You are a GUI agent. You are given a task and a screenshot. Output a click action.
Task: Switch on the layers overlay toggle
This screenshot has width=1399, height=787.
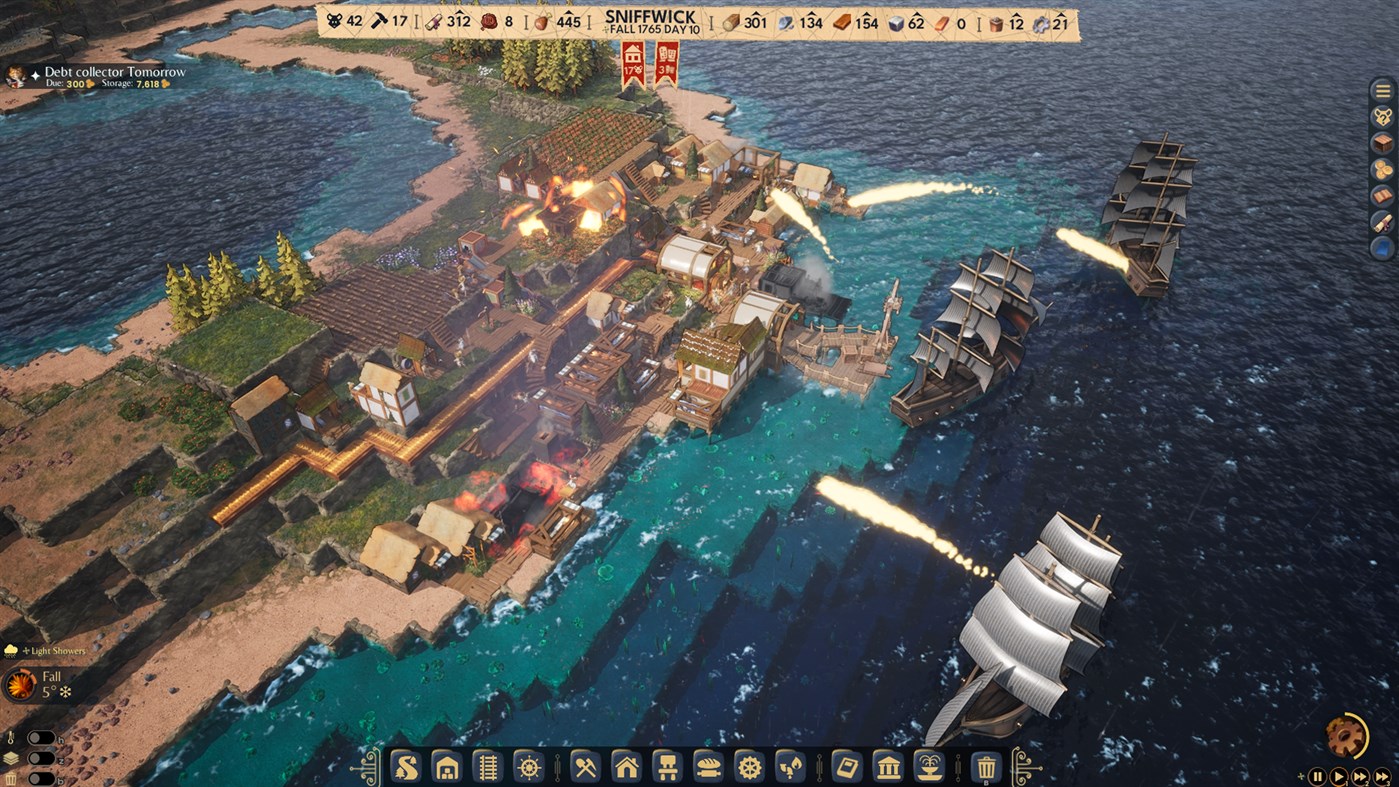pyautogui.click(x=42, y=758)
